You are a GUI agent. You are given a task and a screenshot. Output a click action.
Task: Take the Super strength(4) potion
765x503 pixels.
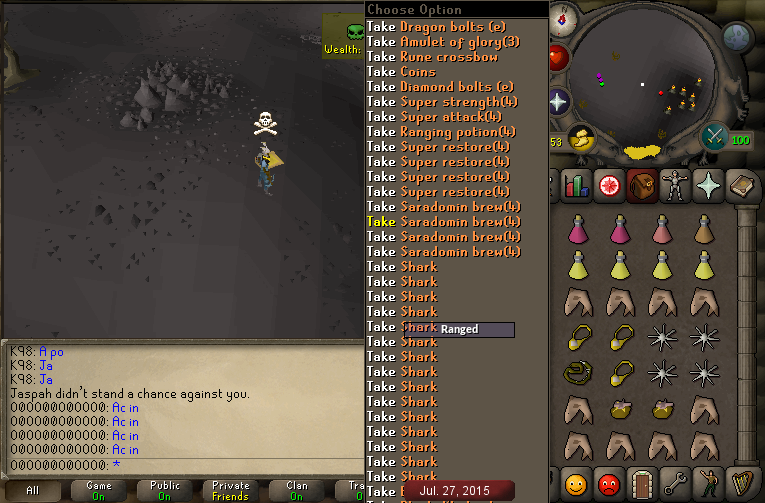(x=442, y=102)
